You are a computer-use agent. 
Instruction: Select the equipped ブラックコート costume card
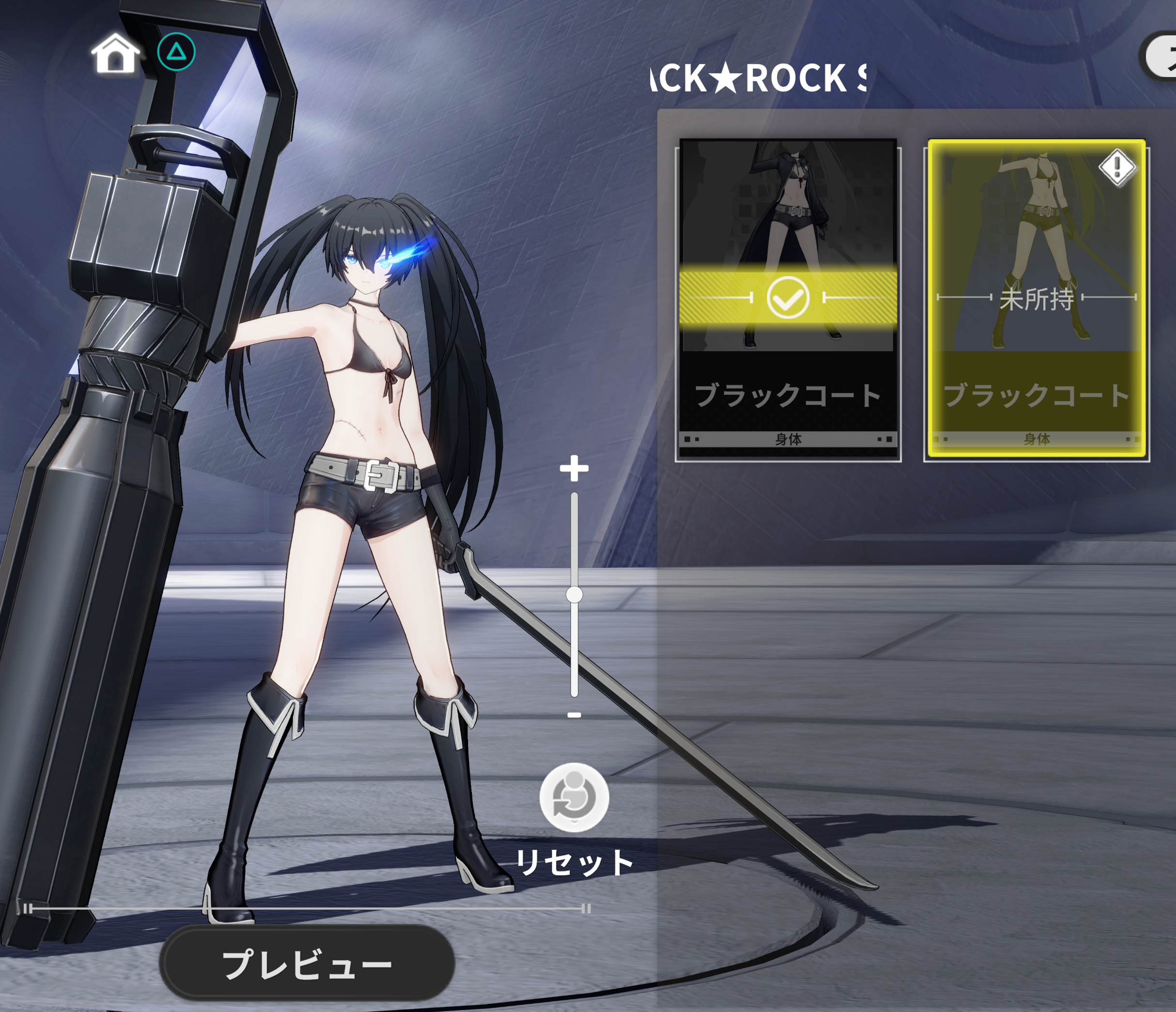click(x=788, y=299)
